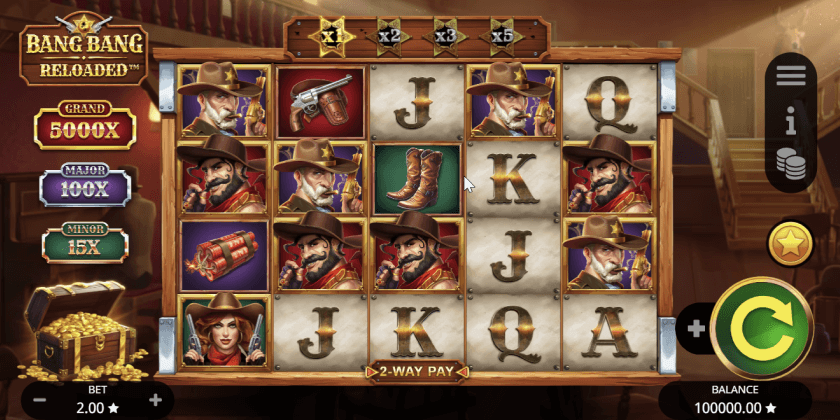Decrease the bet with the minus button

tap(41, 400)
